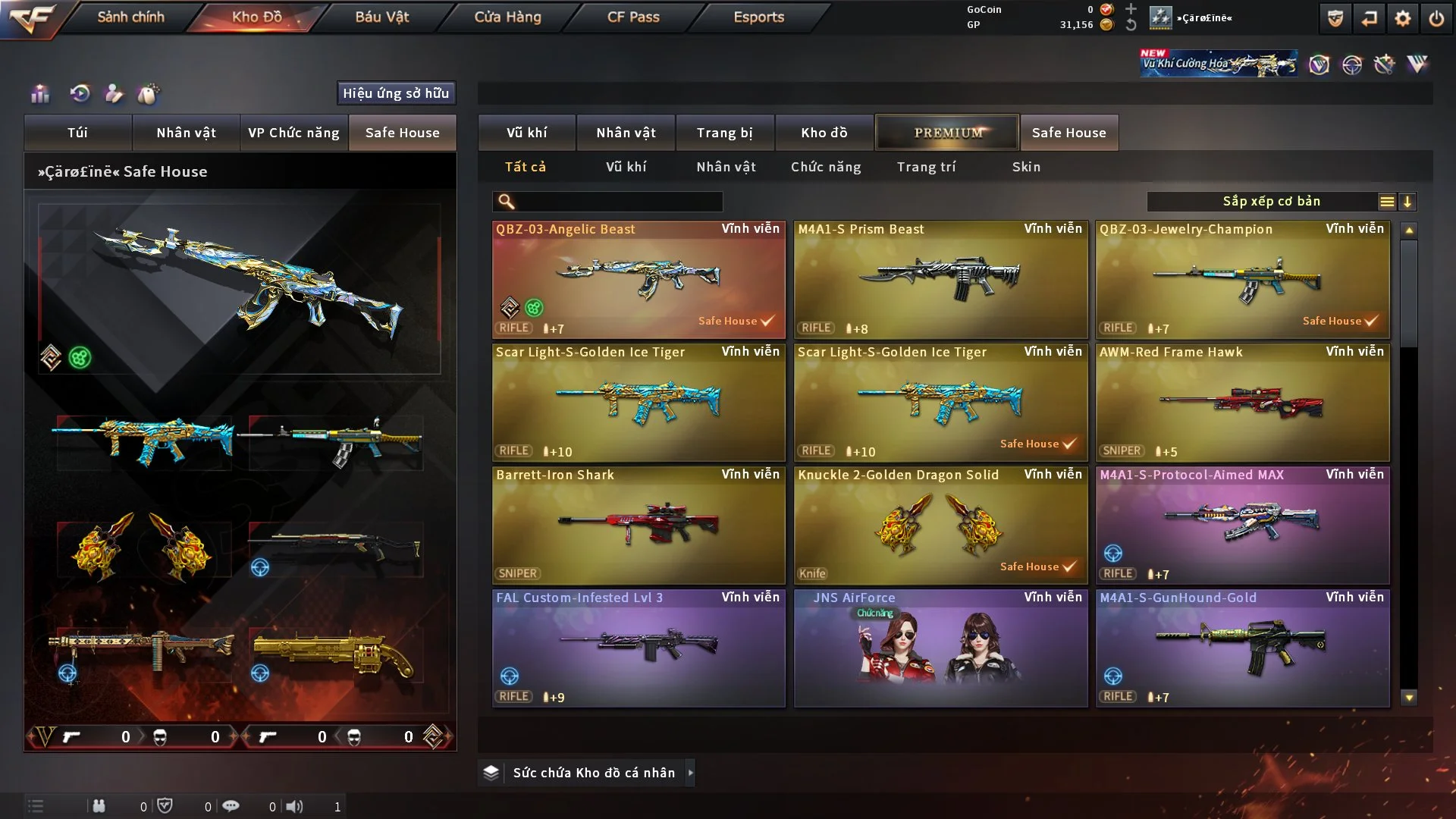Click the power exit icon
This screenshot has width=1456, height=819.
click(1436, 18)
